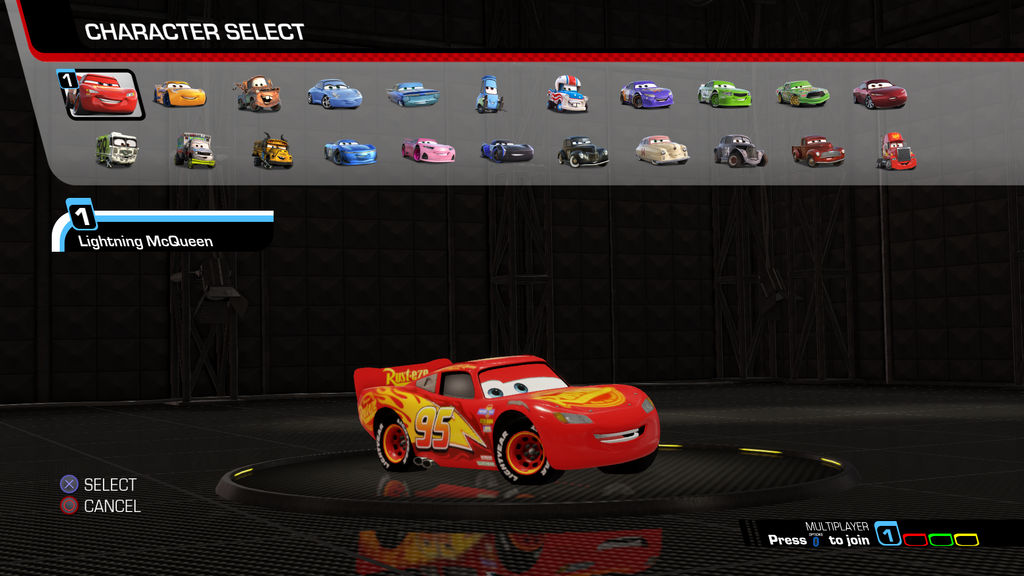Choose Miss Fritter the horned school bus

(x=272, y=151)
